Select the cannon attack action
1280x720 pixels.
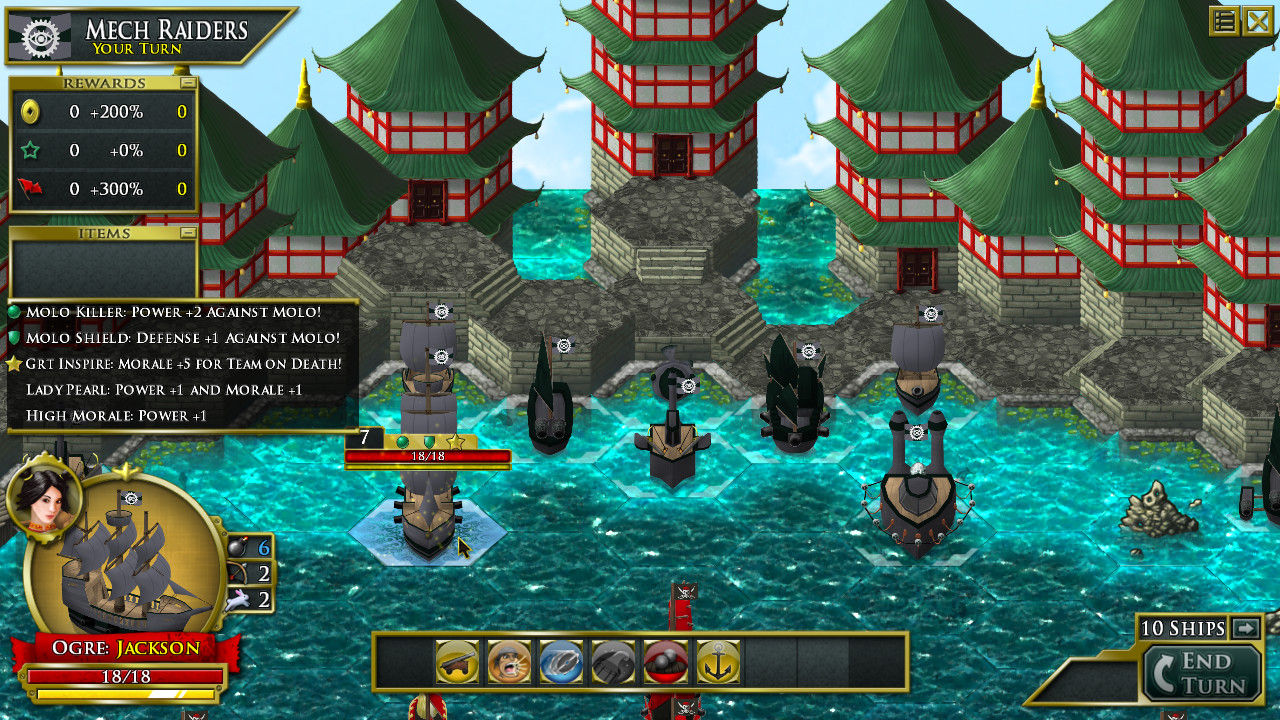(456, 662)
